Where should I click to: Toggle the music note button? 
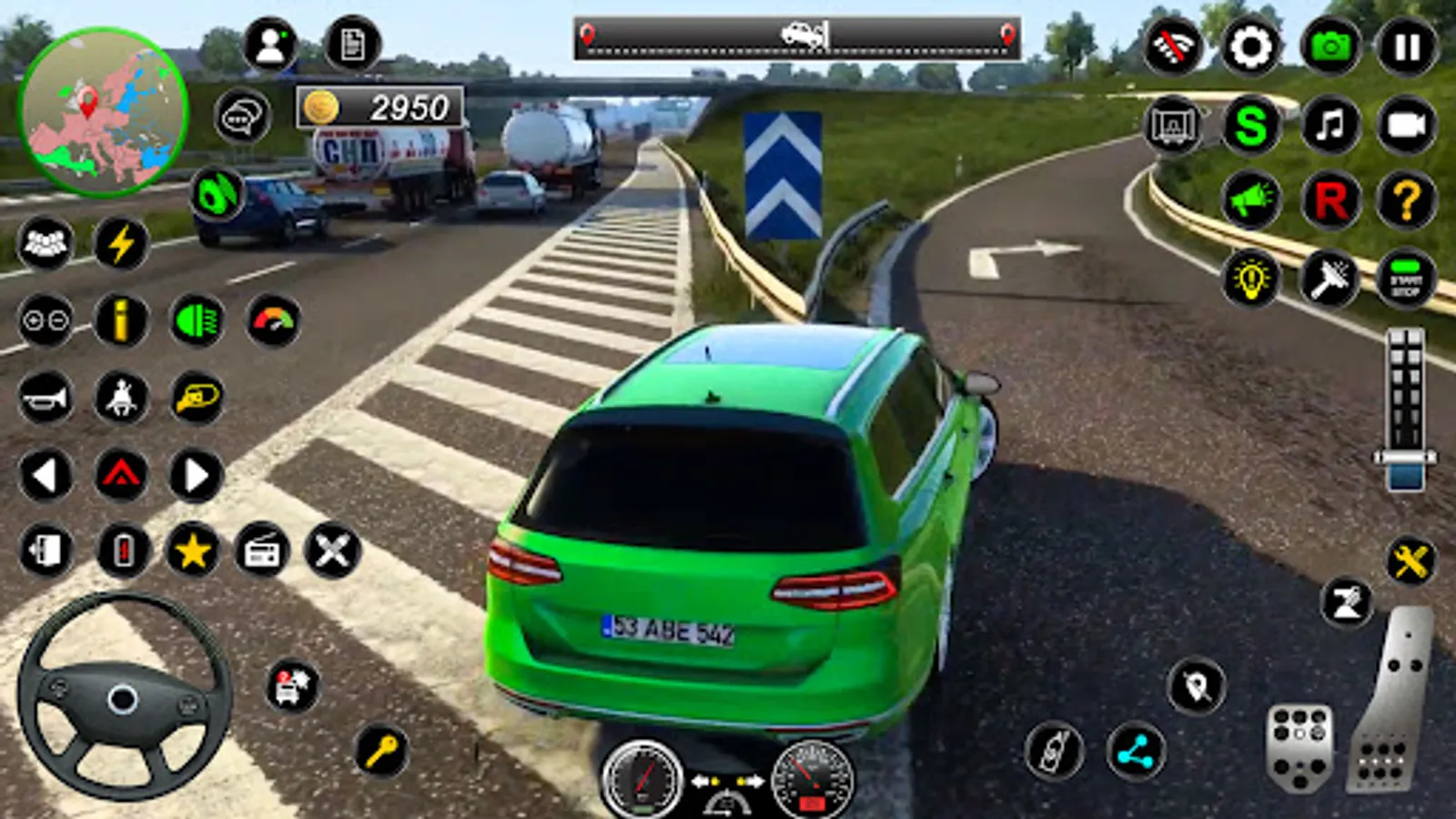click(x=1330, y=125)
